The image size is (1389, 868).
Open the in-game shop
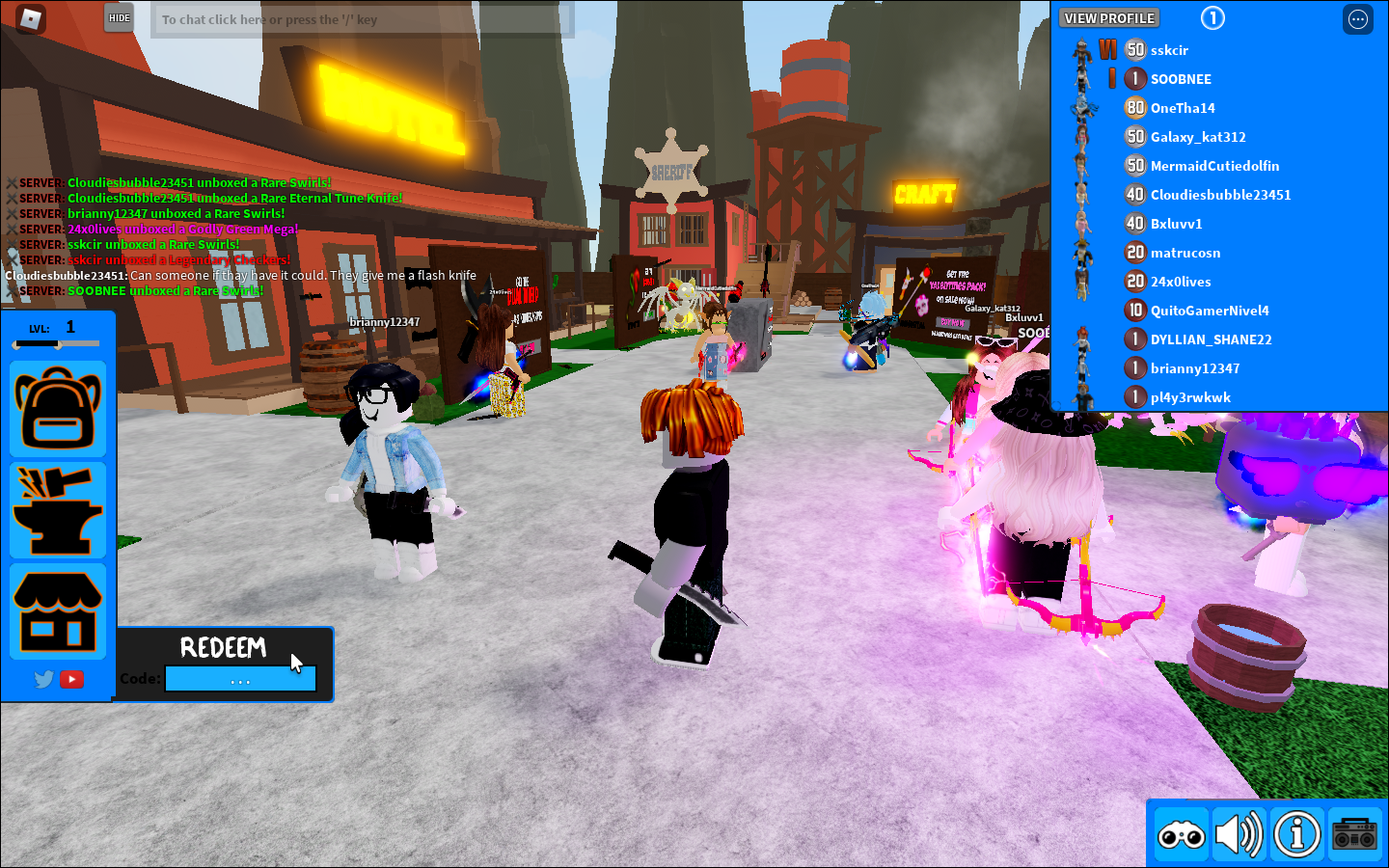tap(58, 610)
